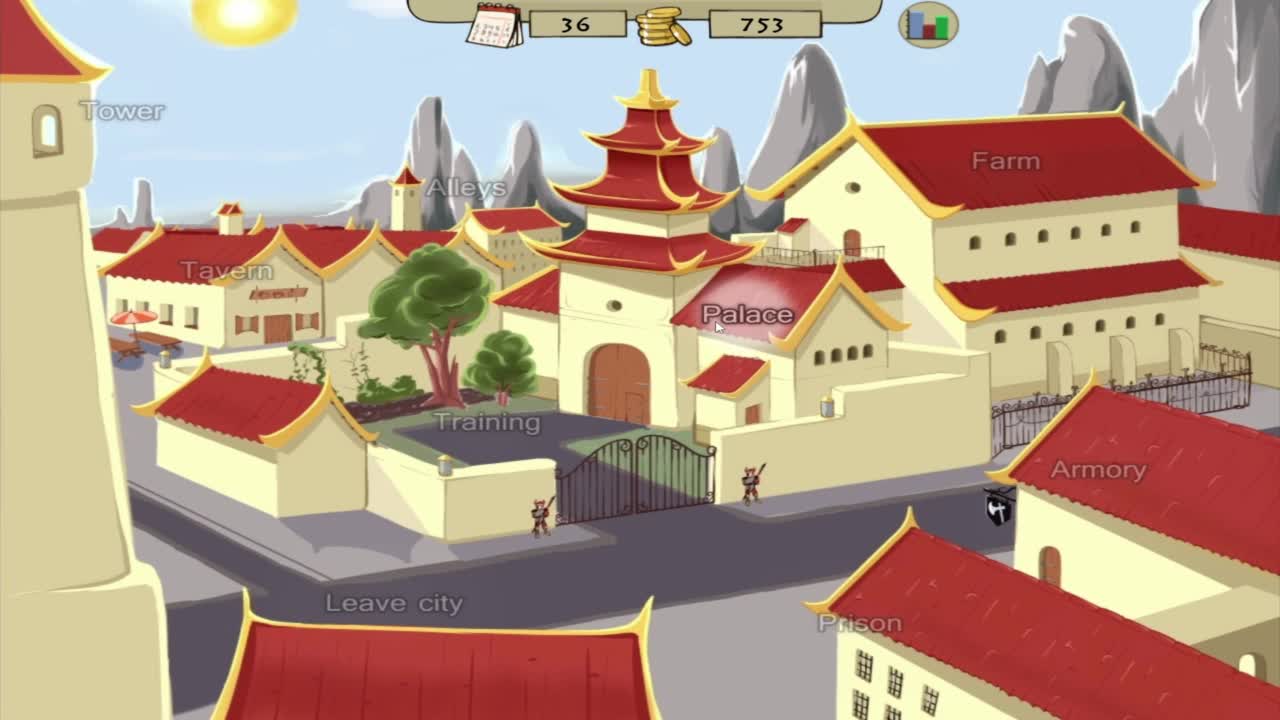Choose Leave city
1280x720 pixels.
394,603
